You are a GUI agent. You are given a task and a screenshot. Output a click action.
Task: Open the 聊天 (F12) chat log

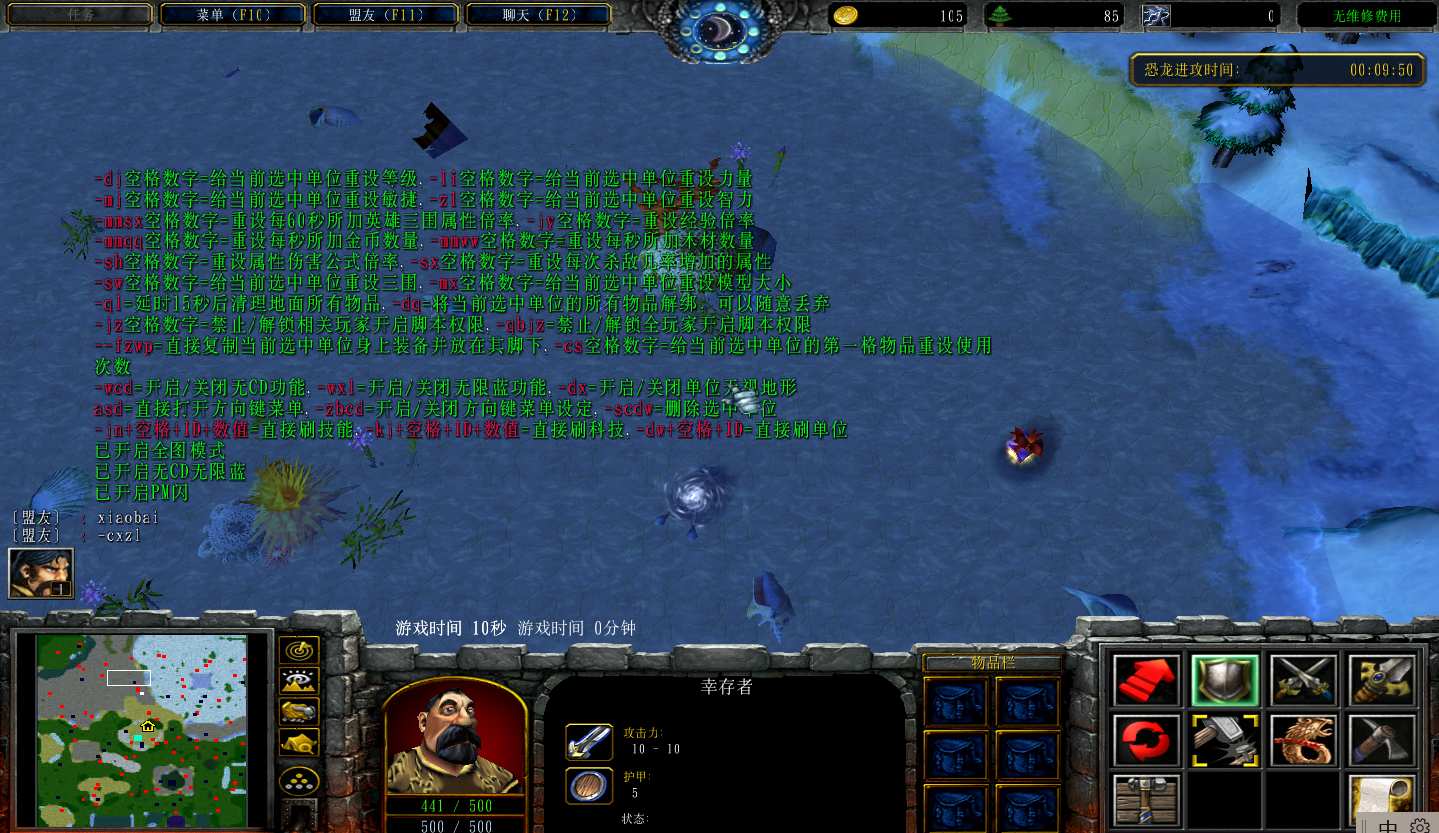tap(538, 15)
